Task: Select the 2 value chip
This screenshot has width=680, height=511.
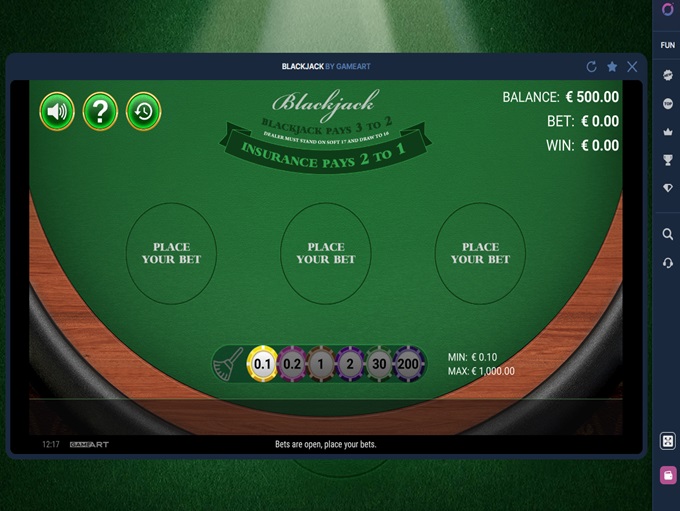Action: click(x=349, y=364)
